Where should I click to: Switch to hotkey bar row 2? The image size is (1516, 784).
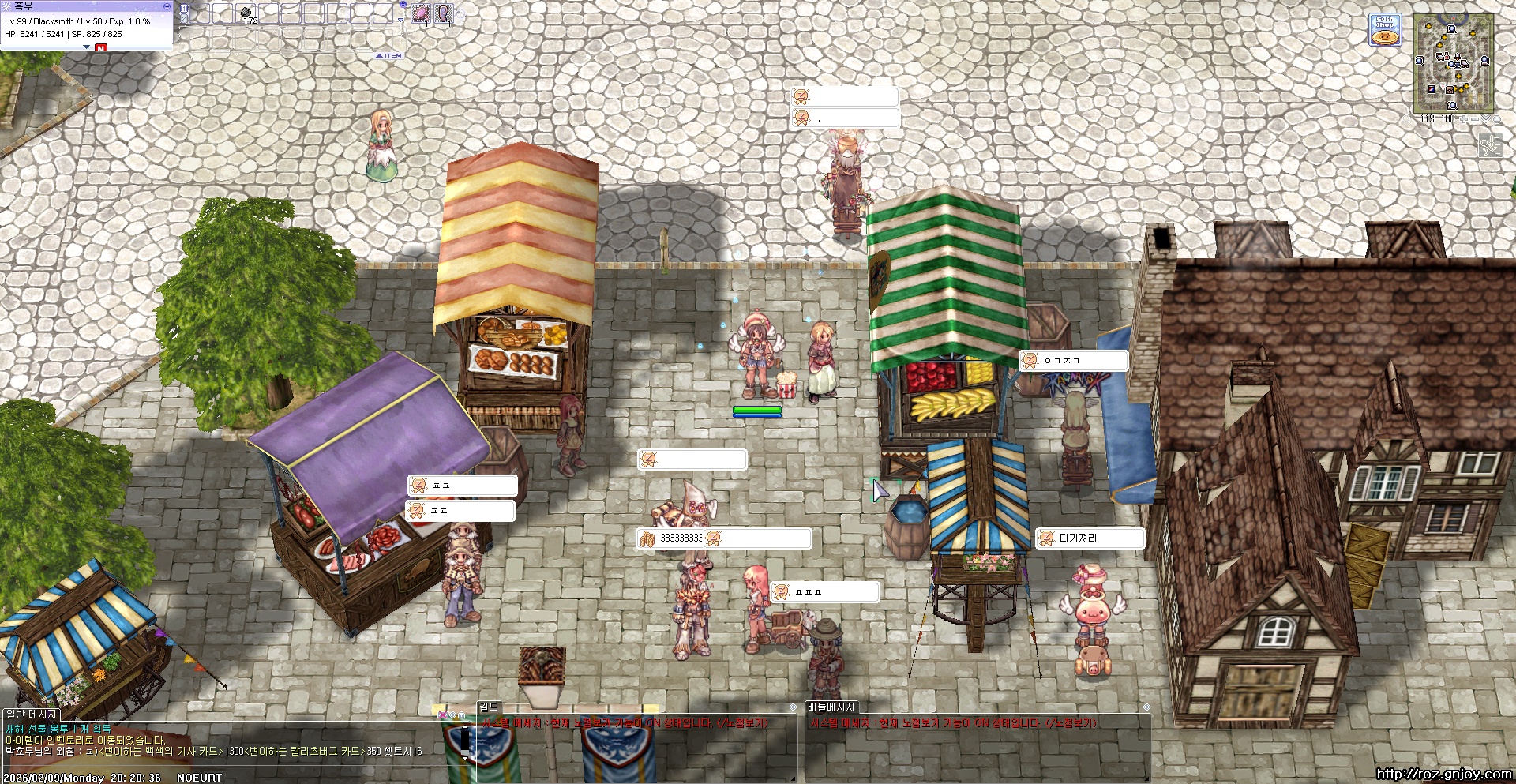tap(184, 18)
